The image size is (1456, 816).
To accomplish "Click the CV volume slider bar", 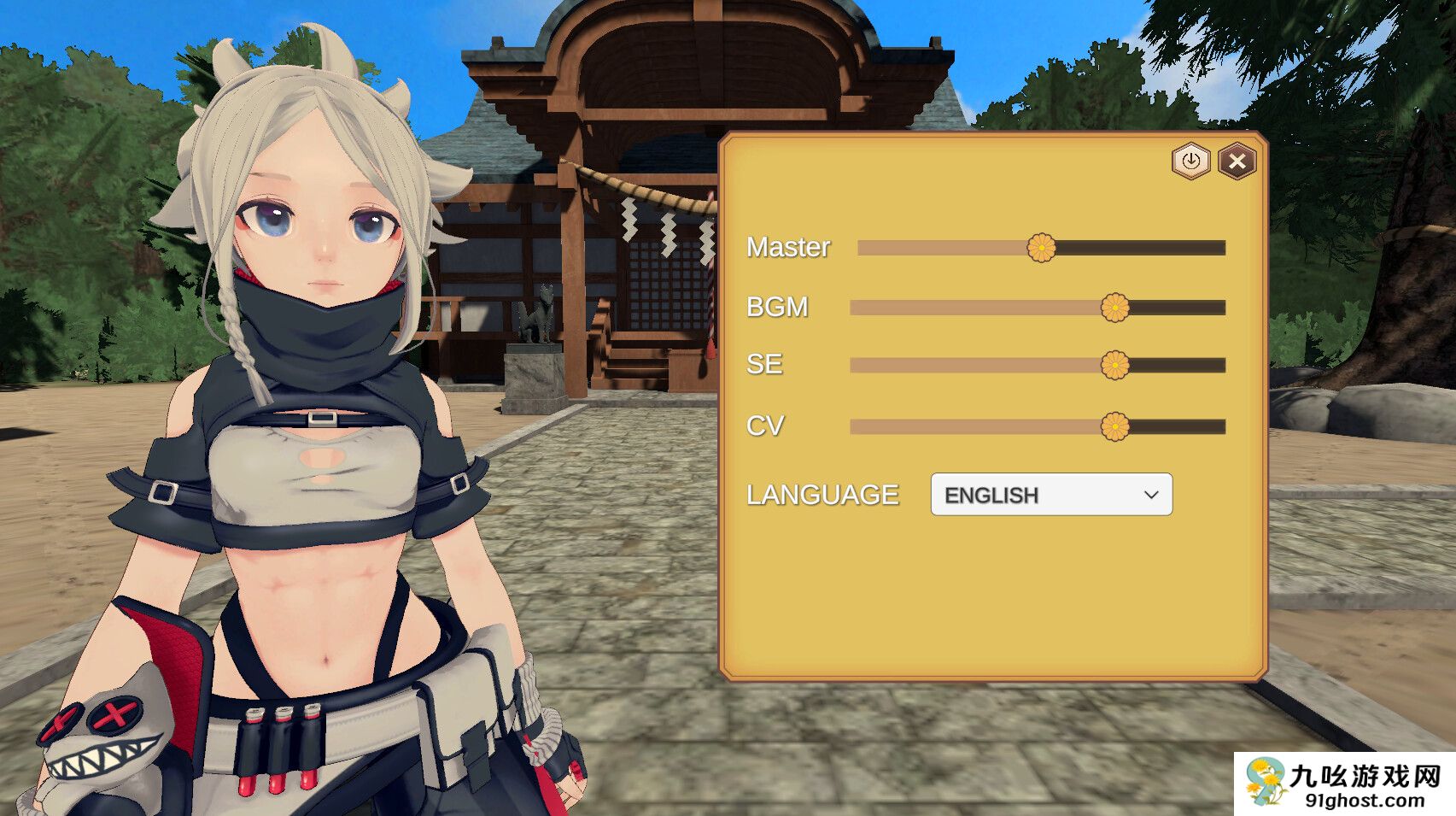I will click(982, 424).
